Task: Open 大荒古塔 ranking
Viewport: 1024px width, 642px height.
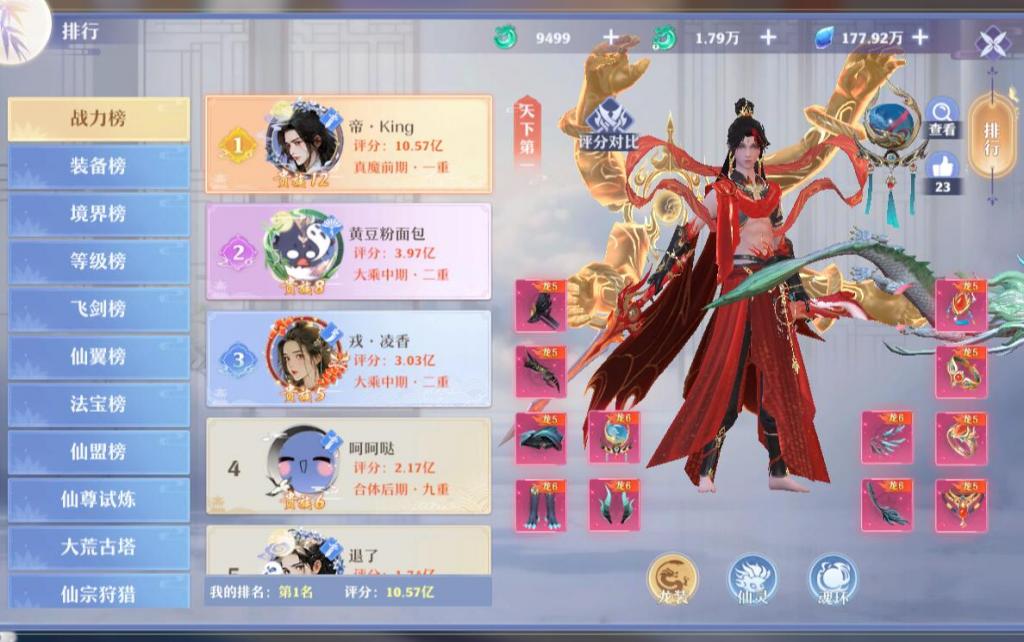Action: (98, 547)
